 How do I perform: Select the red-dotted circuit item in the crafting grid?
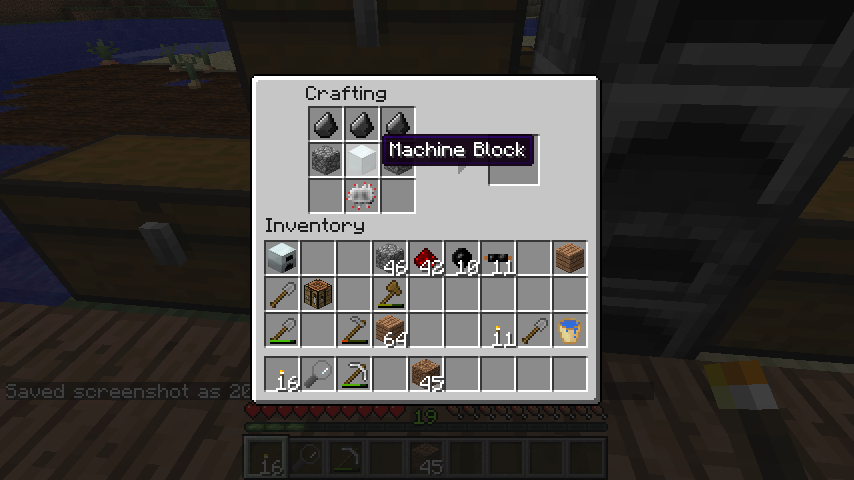361,194
